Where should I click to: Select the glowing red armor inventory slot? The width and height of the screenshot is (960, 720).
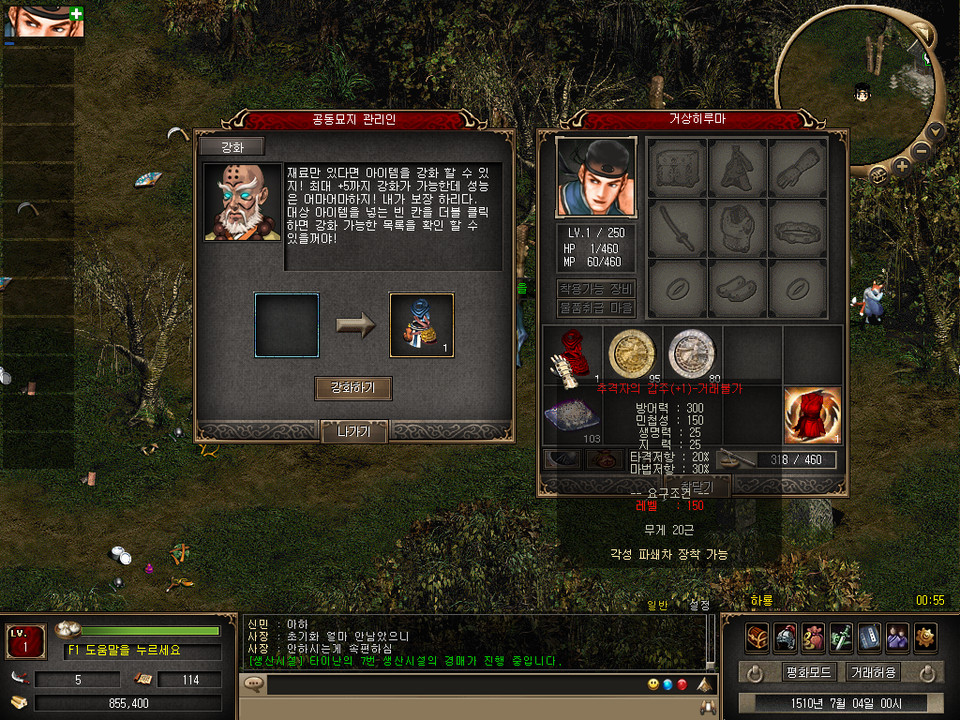coord(812,415)
